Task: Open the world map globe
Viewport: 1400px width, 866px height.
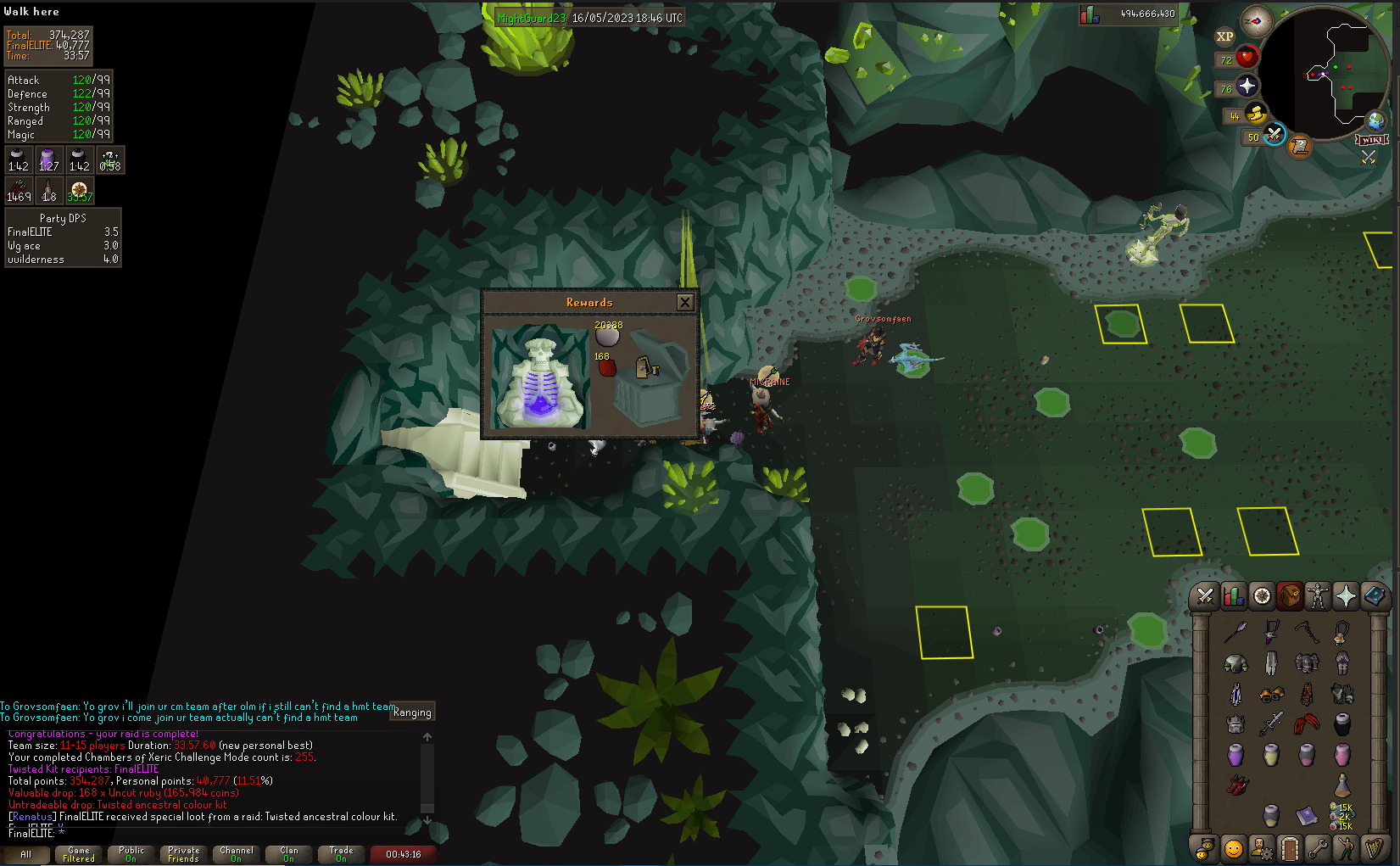Action: [x=1375, y=120]
